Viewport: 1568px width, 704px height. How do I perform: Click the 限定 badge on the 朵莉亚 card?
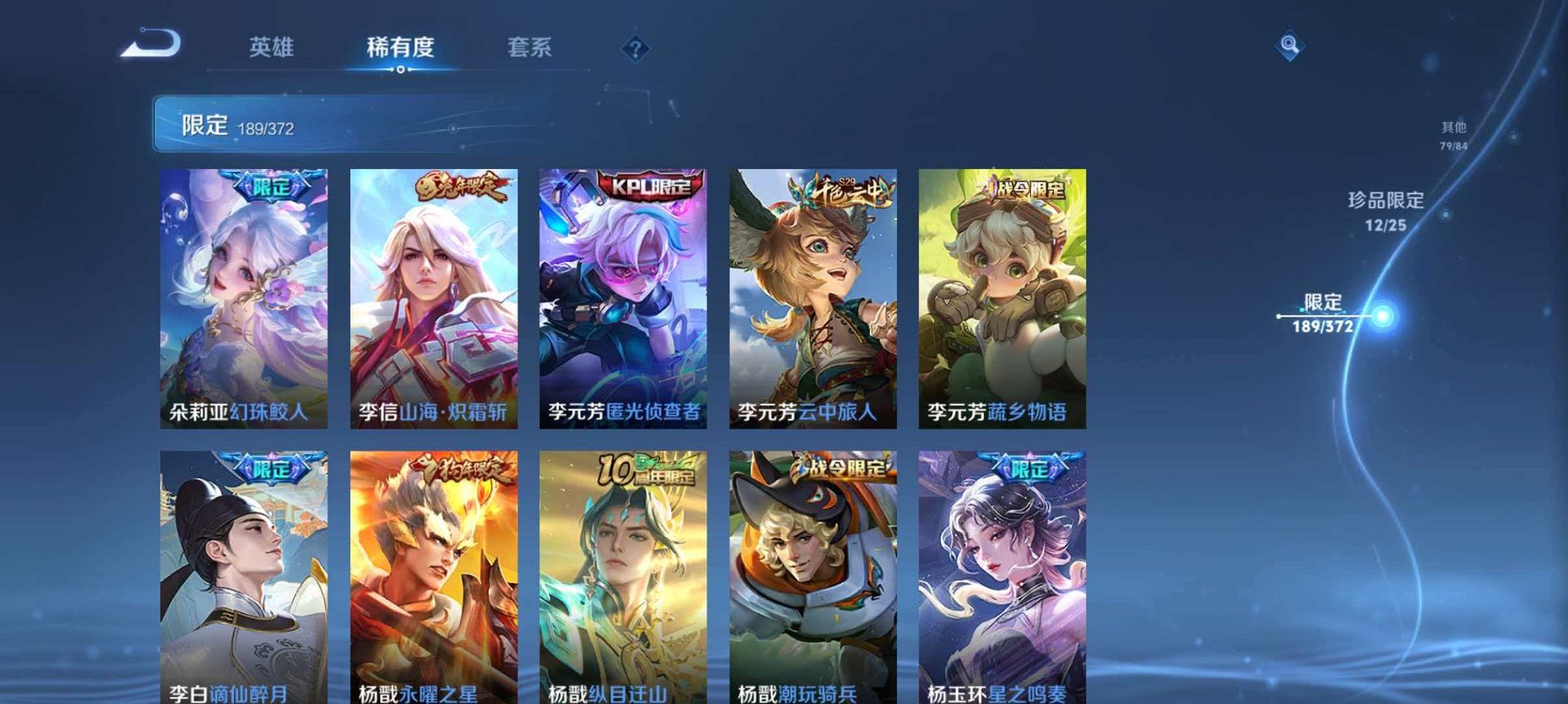pyautogui.click(x=272, y=183)
